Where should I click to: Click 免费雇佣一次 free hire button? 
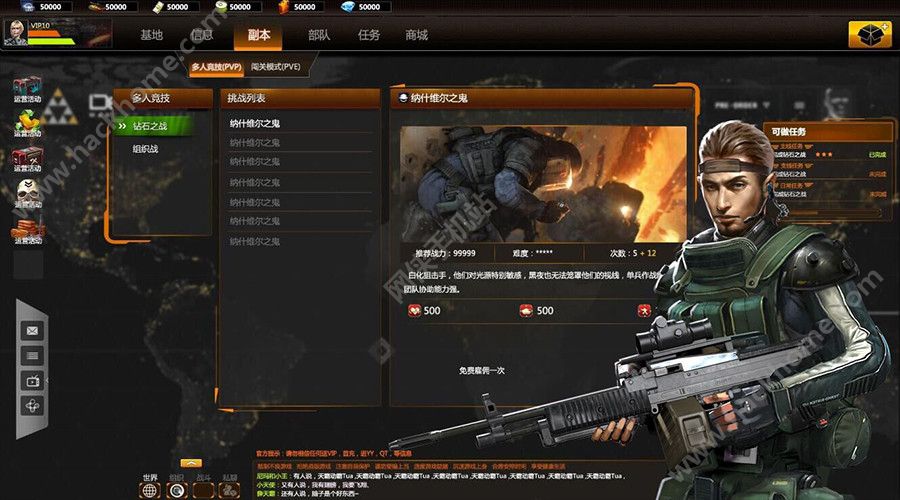click(481, 370)
